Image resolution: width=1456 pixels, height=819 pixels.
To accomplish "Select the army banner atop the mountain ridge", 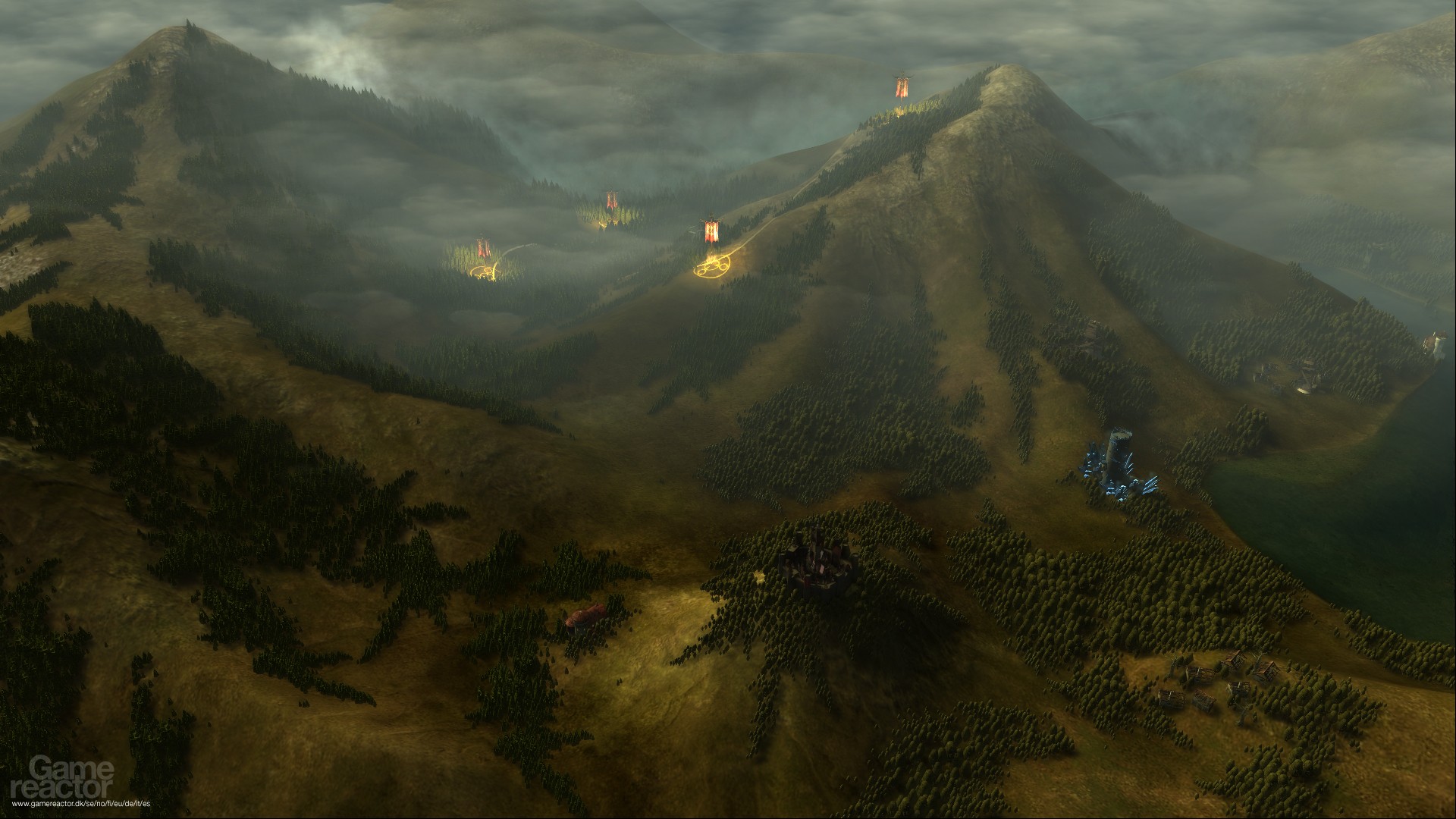I will tap(902, 90).
